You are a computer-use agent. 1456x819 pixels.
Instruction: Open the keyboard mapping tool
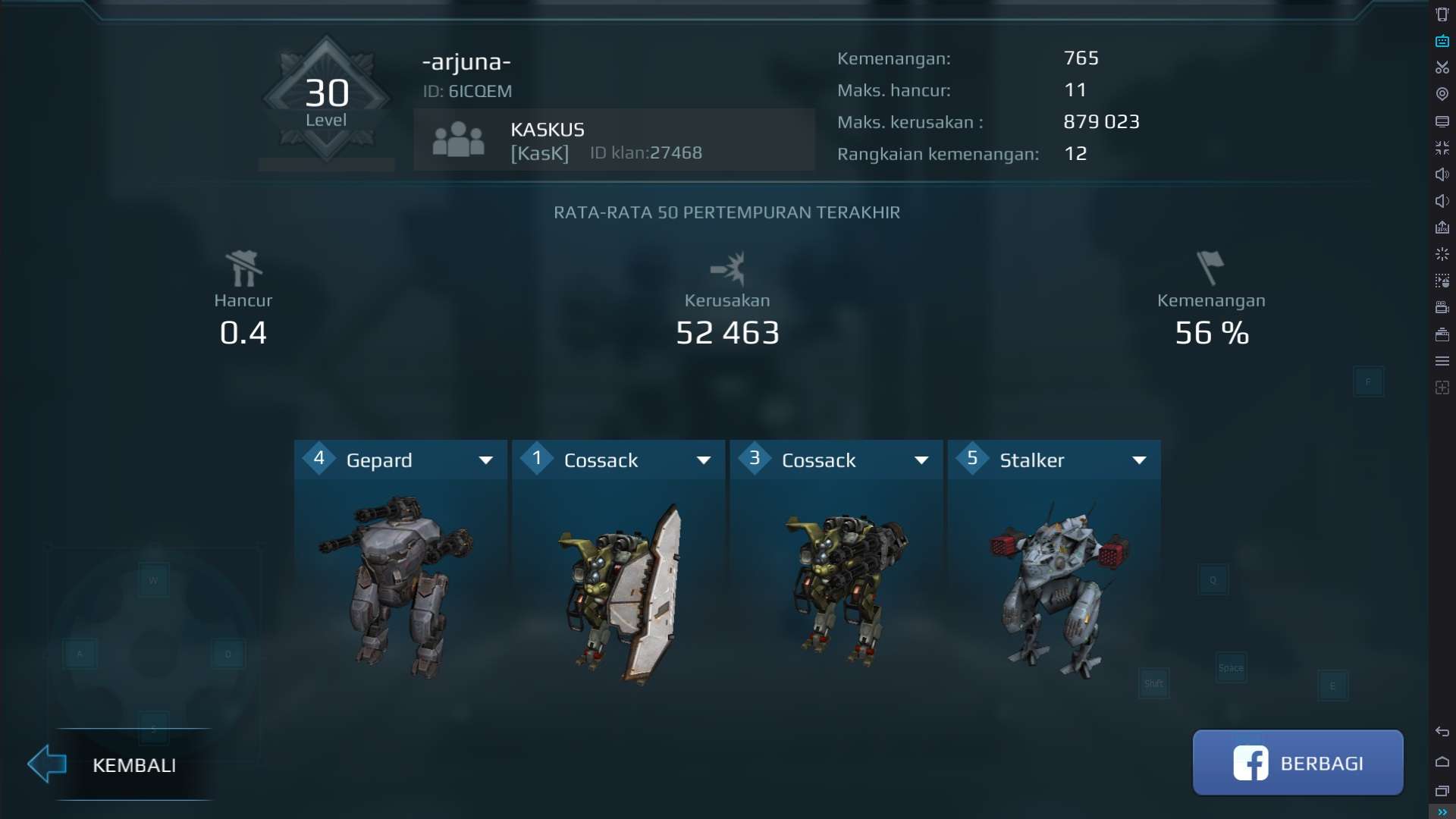pyautogui.click(x=1443, y=42)
